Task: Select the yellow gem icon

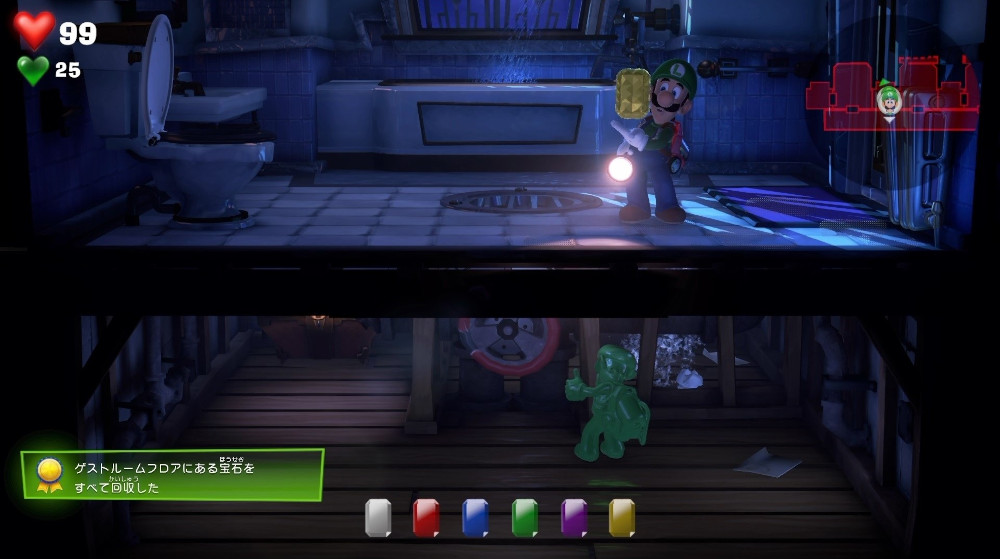Action: pyautogui.click(x=622, y=517)
